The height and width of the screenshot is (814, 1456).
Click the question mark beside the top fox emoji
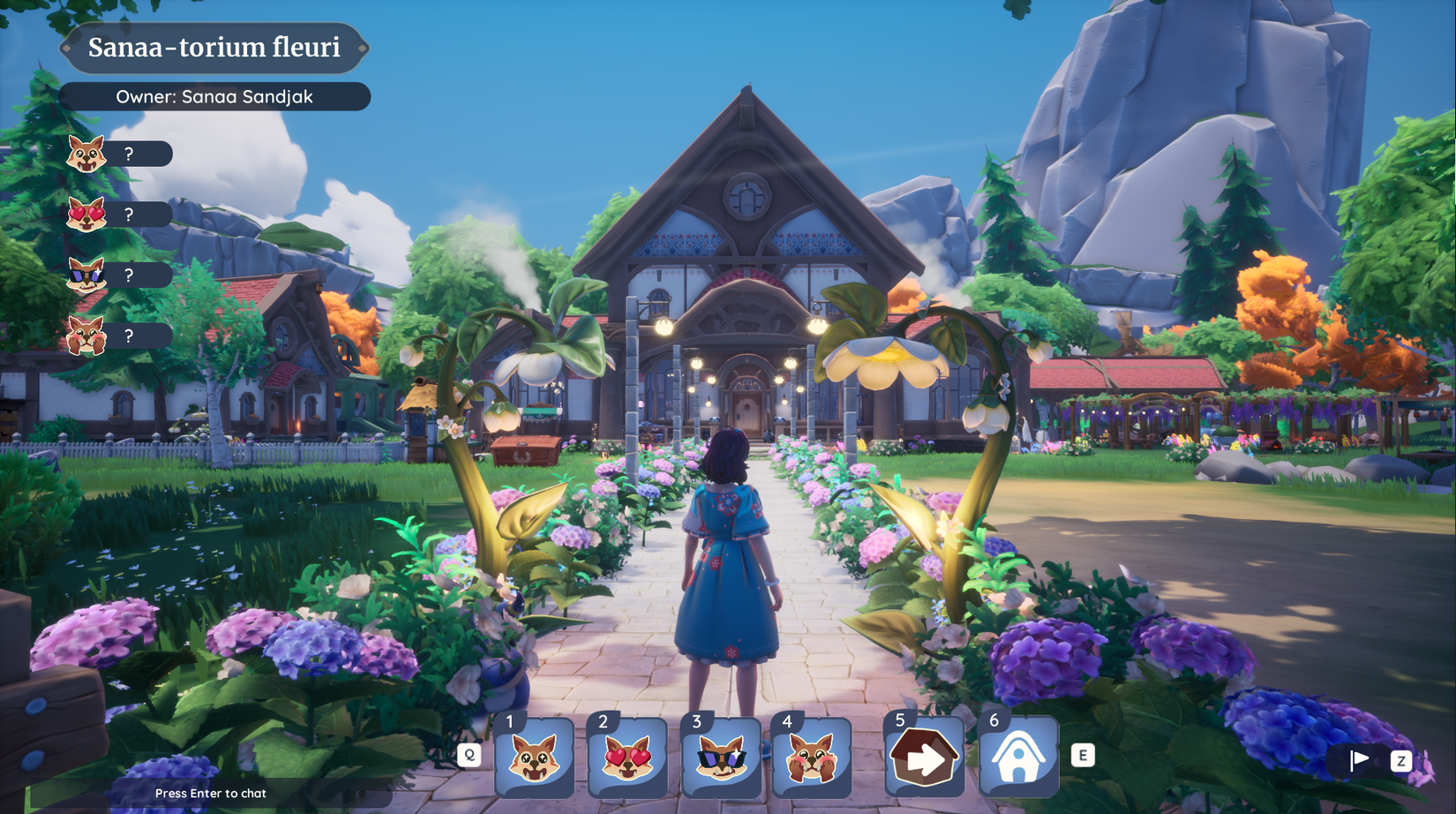[x=131, y=153]
